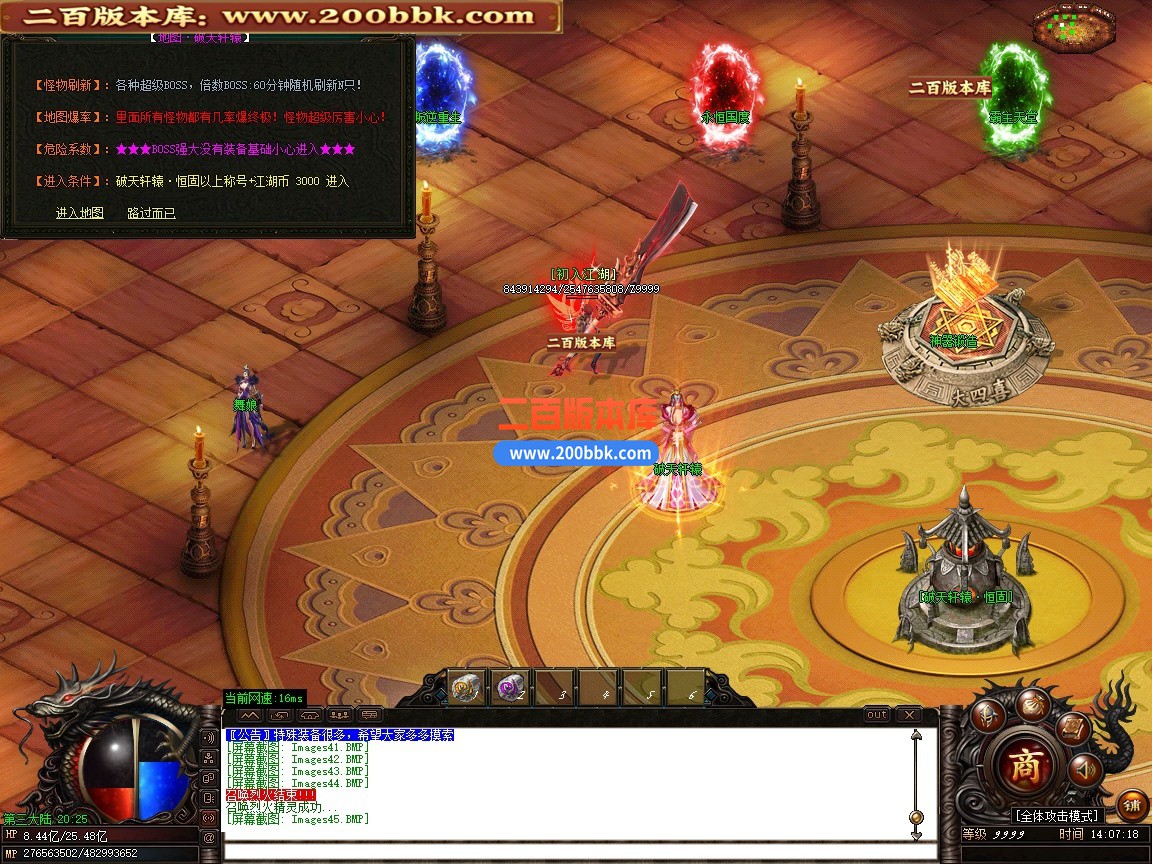Click the mountain icon tab above chat
The image size is (1152, 864).
point(250,716)
